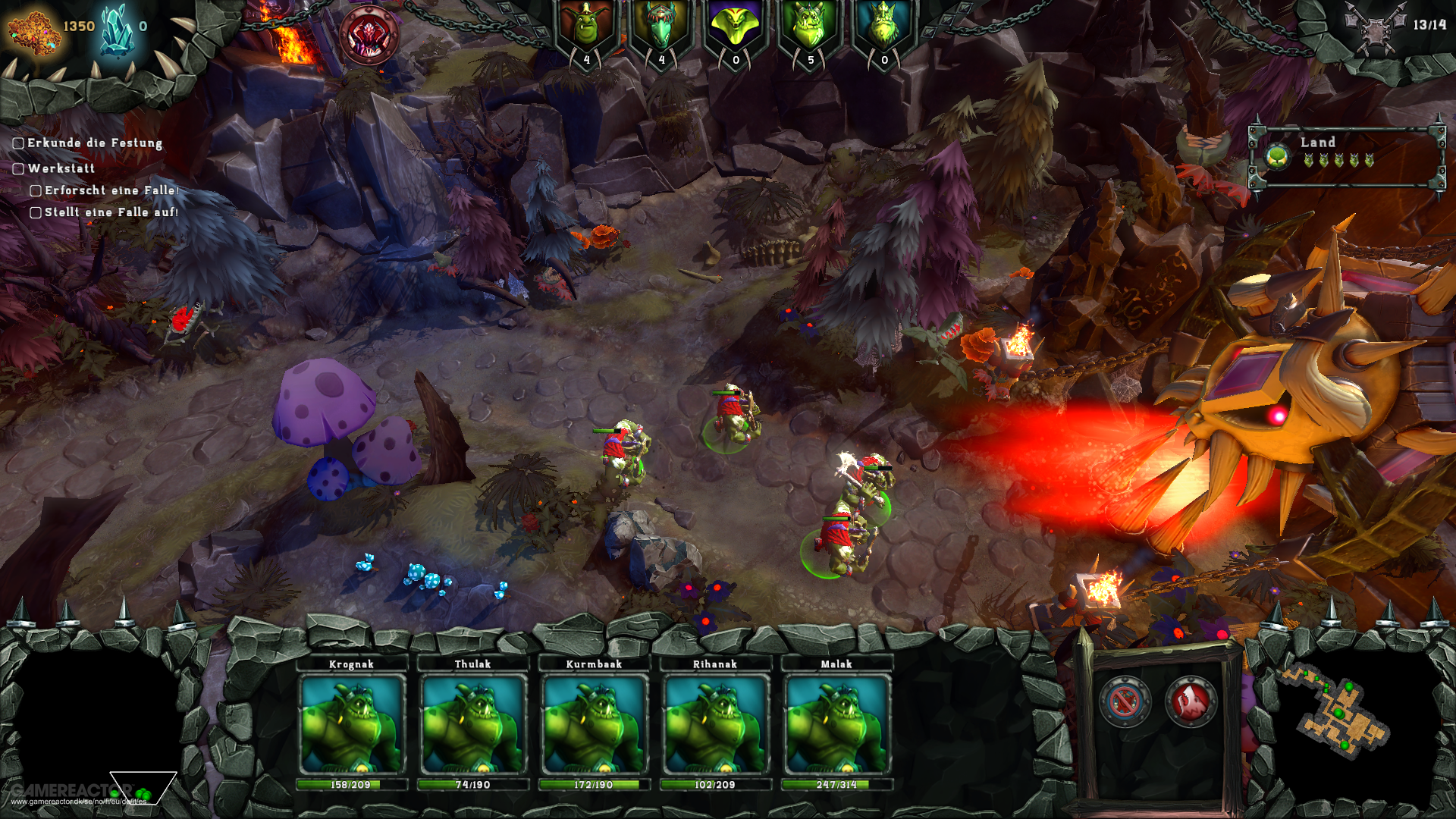
Task: Open the red demon emblem icon
Action: click(369, 35)
